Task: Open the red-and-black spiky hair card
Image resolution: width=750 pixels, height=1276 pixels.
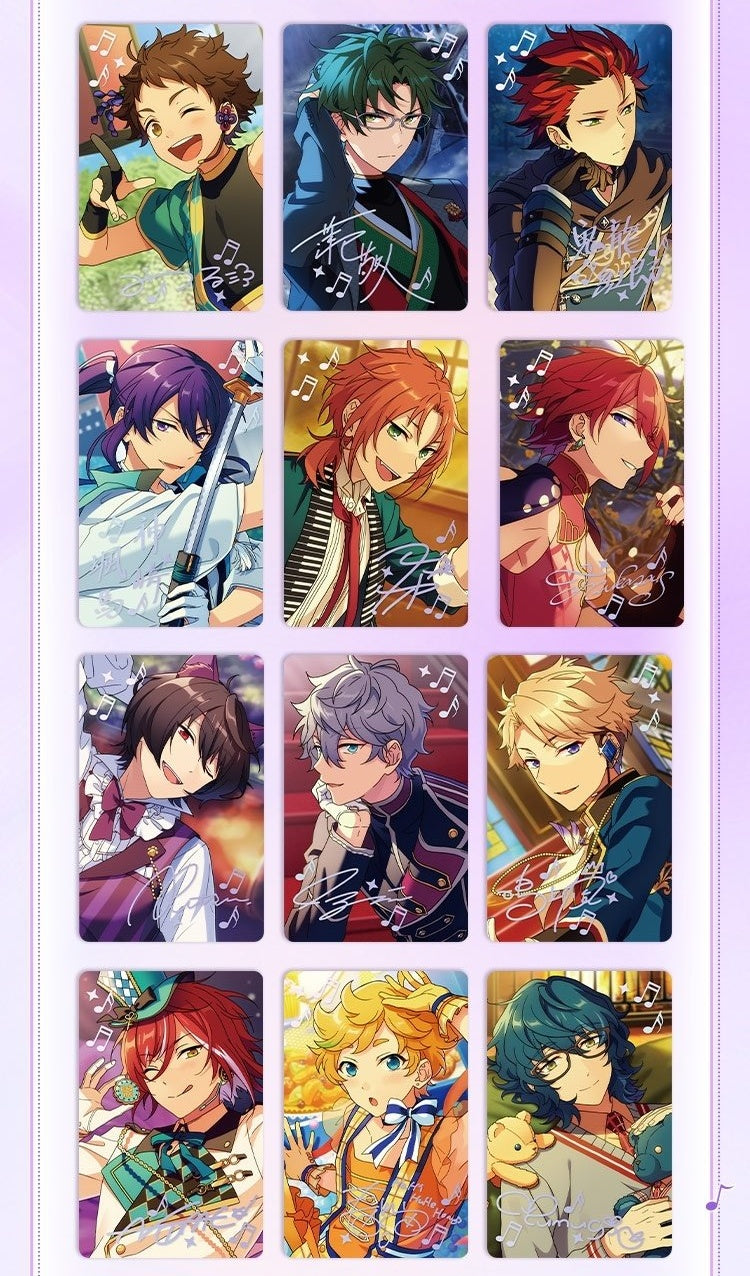Action: tap(580, 167)
